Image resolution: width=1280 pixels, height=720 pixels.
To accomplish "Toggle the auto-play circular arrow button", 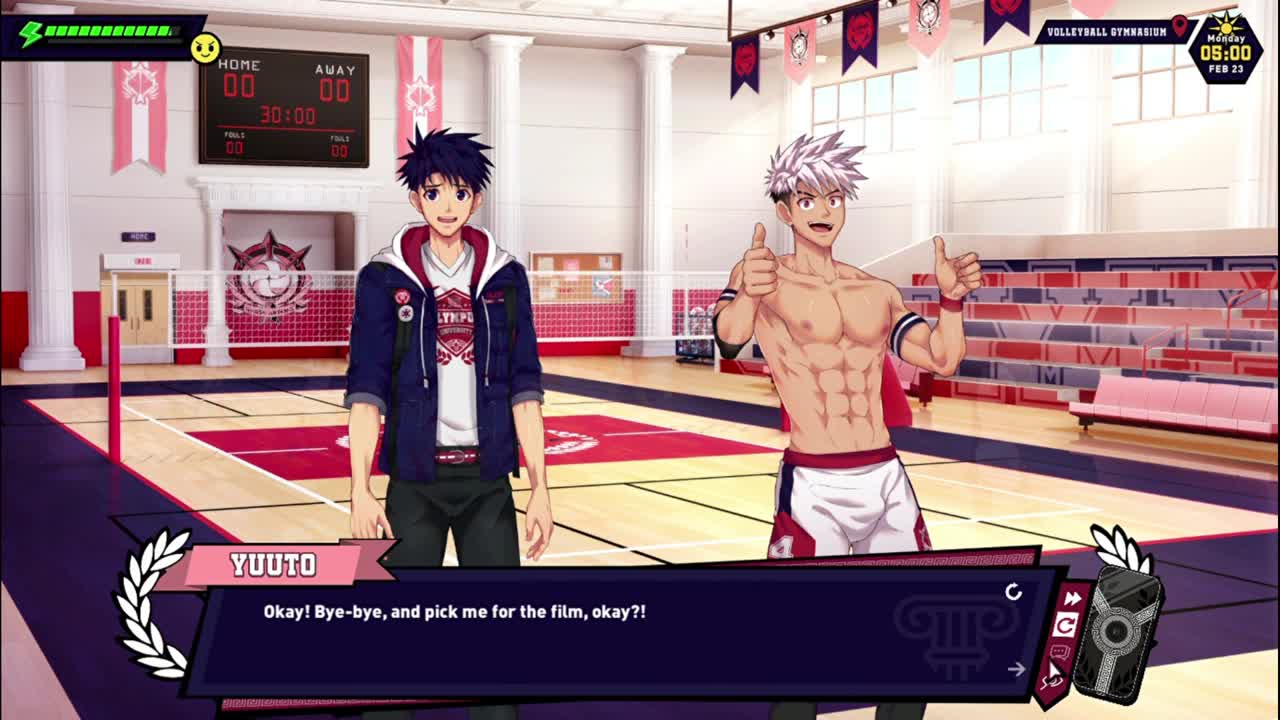I will click(1066, 626).
